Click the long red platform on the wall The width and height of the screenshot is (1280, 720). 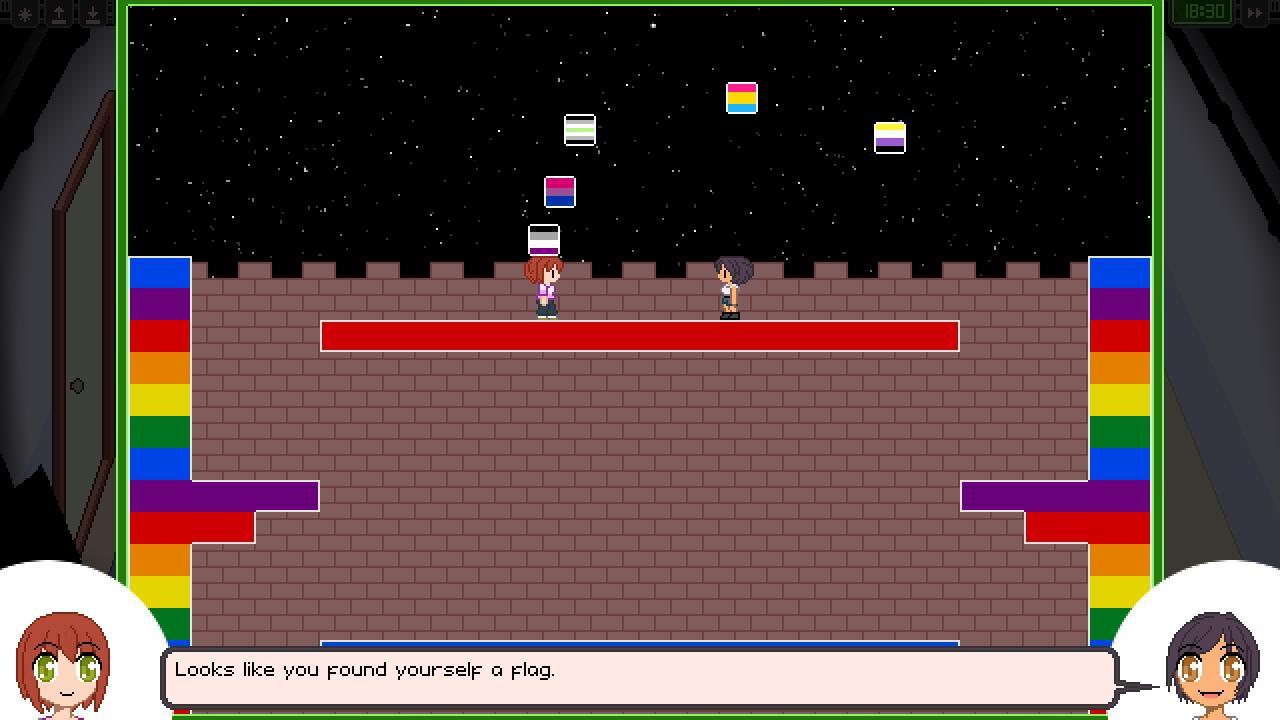[x=640, y=336]
